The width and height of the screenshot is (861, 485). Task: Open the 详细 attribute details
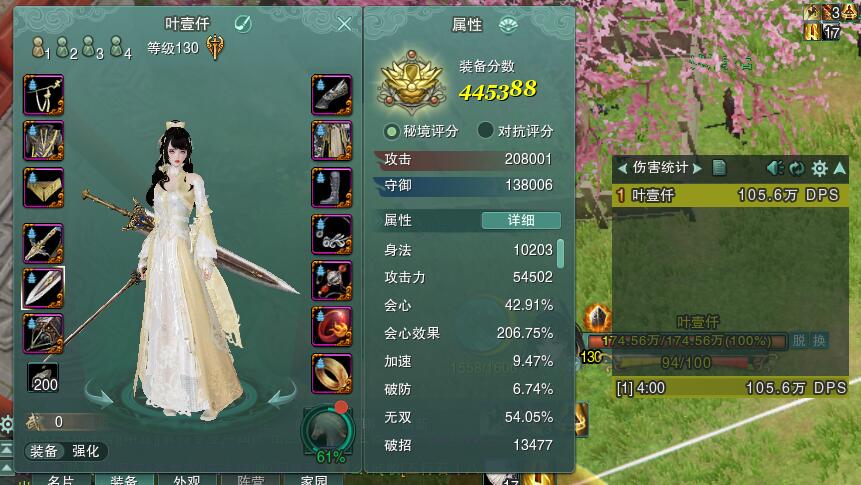click(520, 220)
